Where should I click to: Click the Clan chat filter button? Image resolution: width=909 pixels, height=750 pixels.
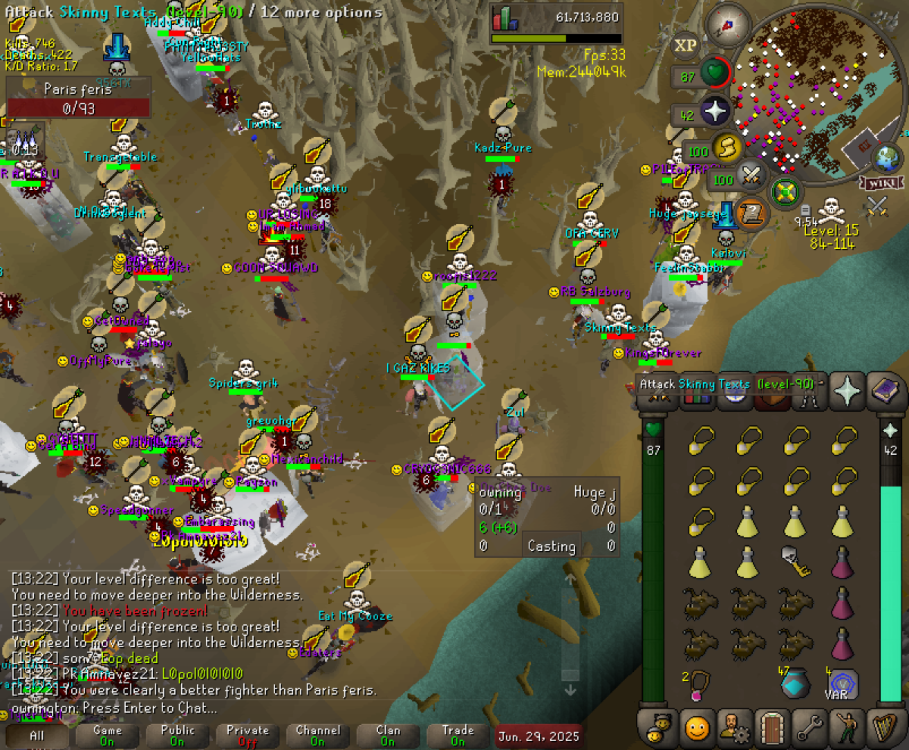(x=387, y=735)
